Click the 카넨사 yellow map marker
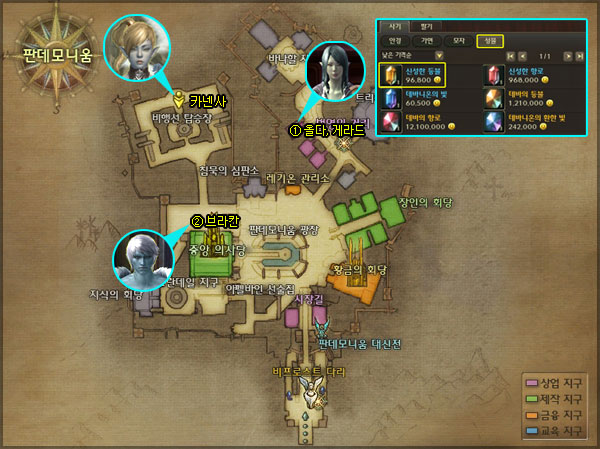The height and width of the screenshot is (449, 600). coord(178,99)
